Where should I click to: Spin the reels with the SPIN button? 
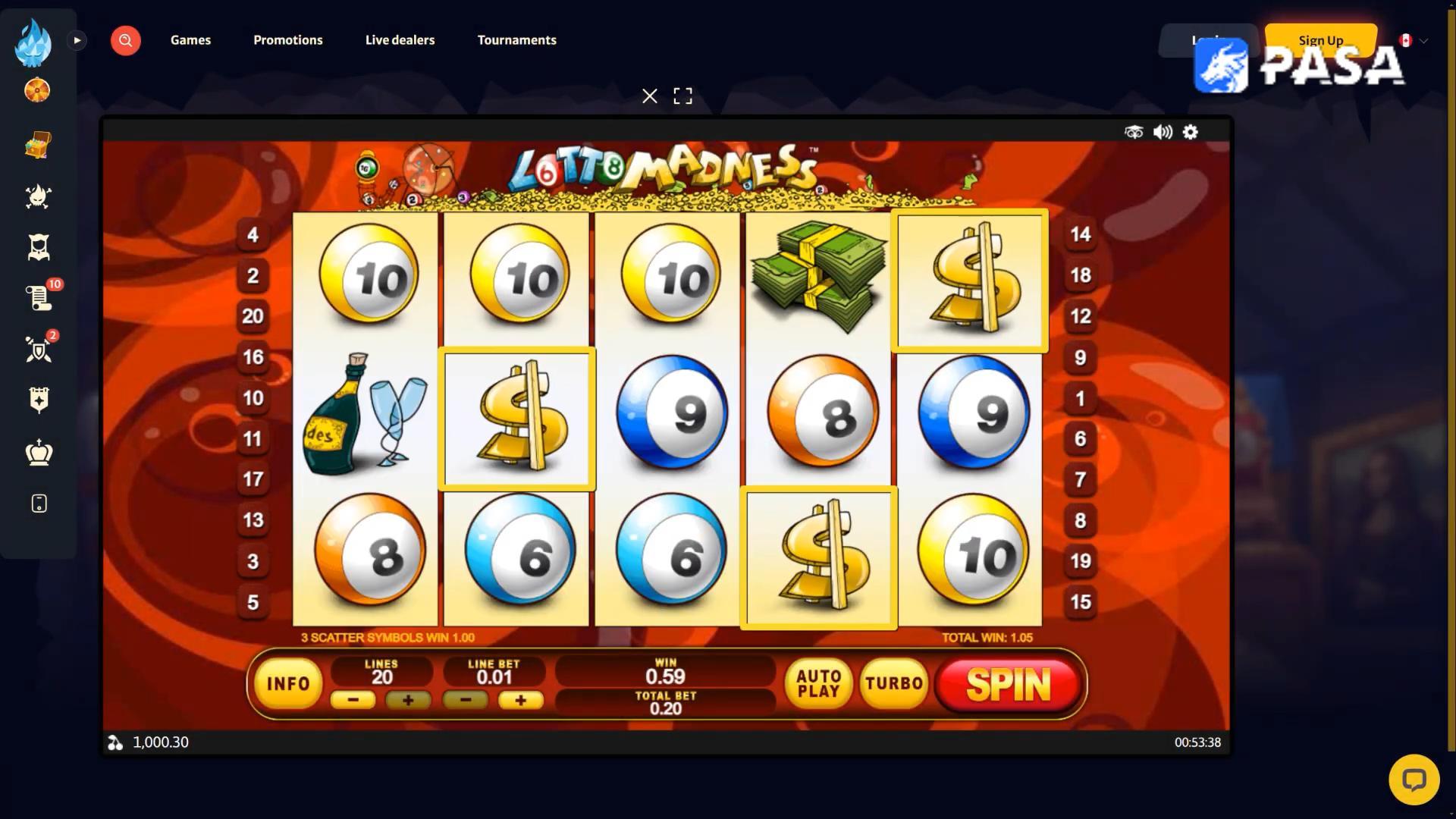pyautogui.click(x=1008, y=685)
